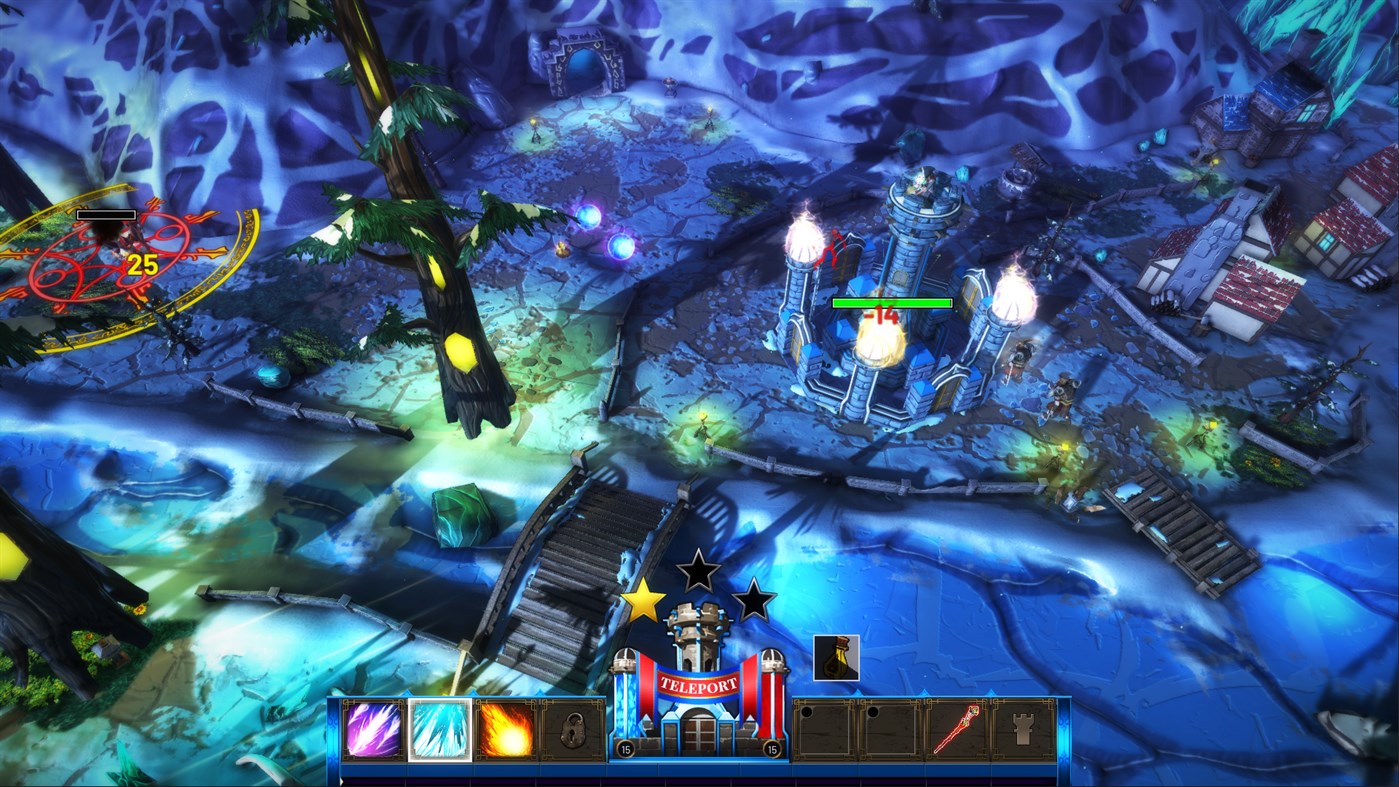This screenshot has height=787, width=1399.
Task: Click the first empty inventory slot
Action: click(x=826, y=733)
